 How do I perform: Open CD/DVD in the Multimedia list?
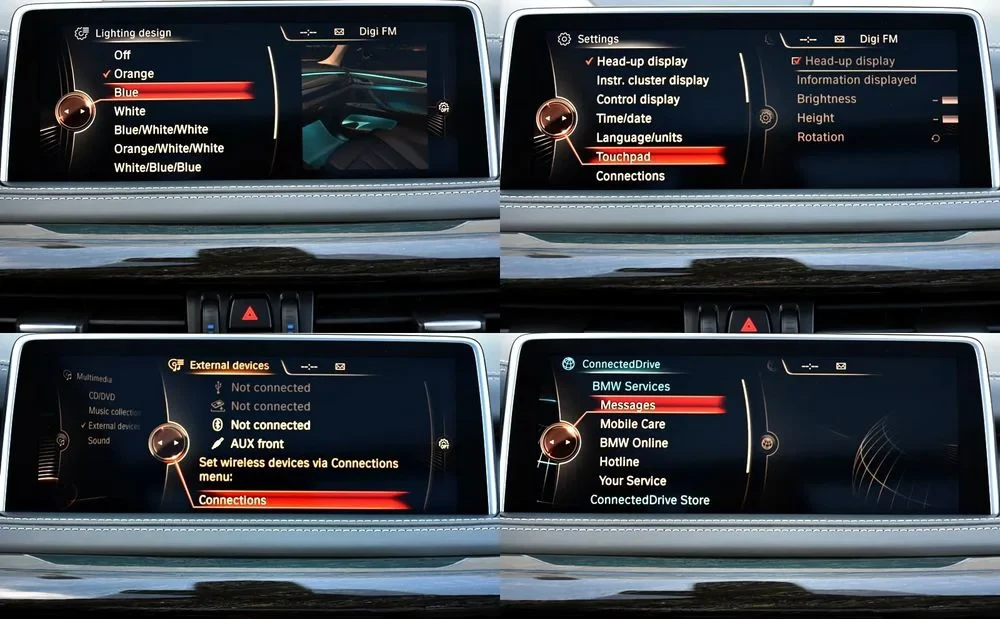point(102,396)
